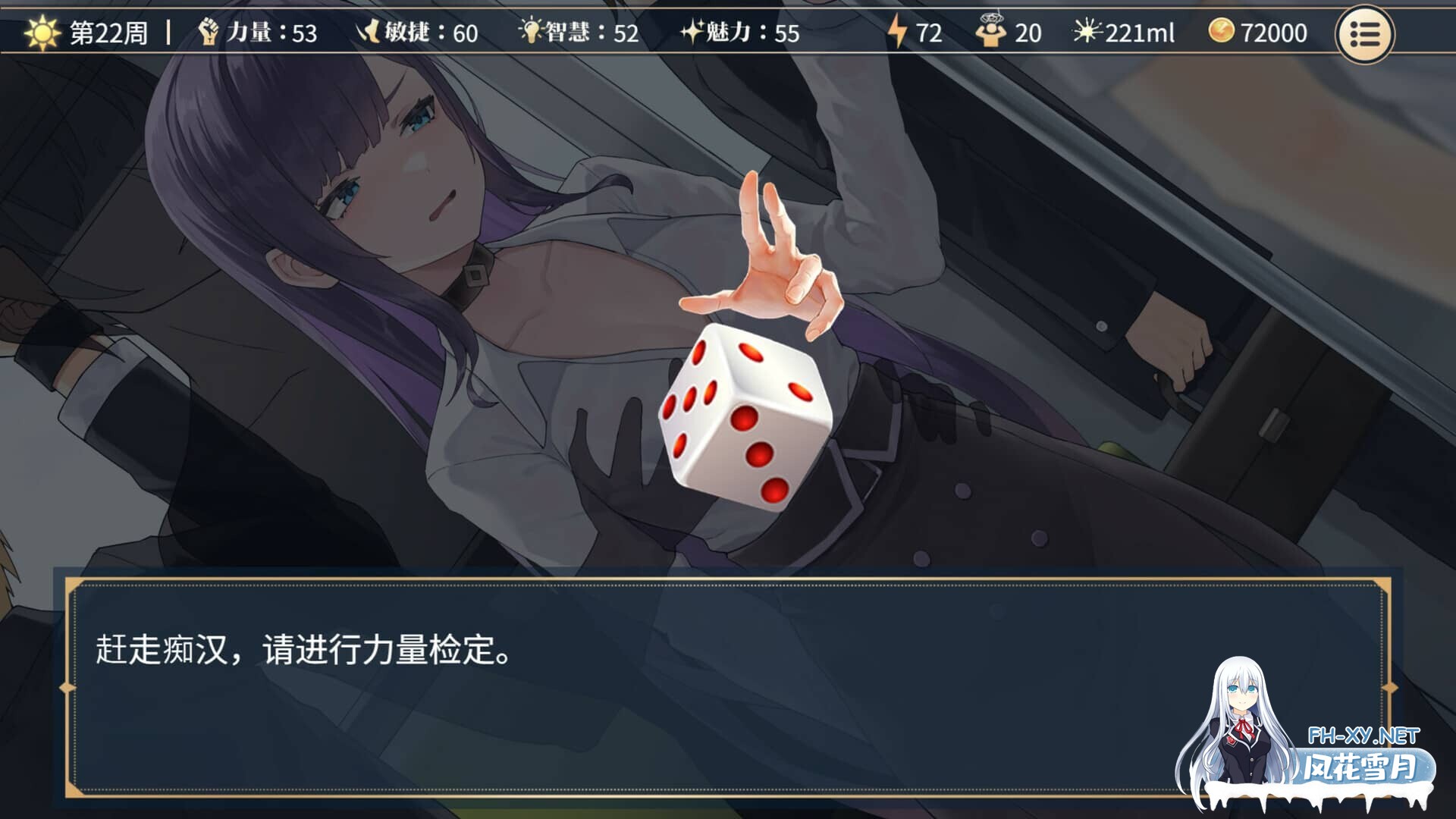
Task: Click the 72000 gold amount
Action: pos(1278,33)
